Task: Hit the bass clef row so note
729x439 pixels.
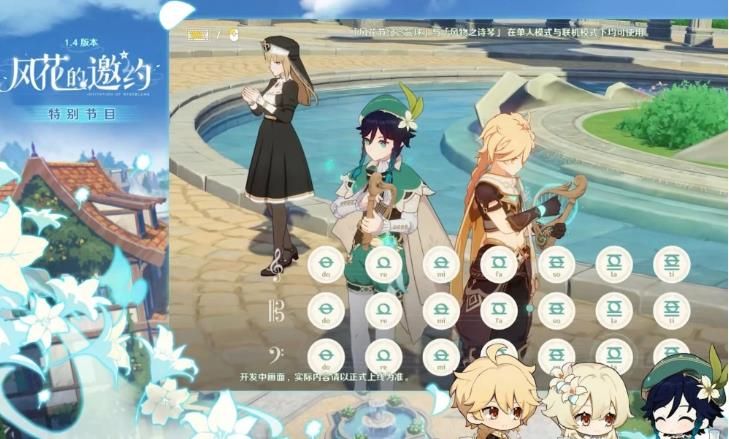Action: (556, 357)
